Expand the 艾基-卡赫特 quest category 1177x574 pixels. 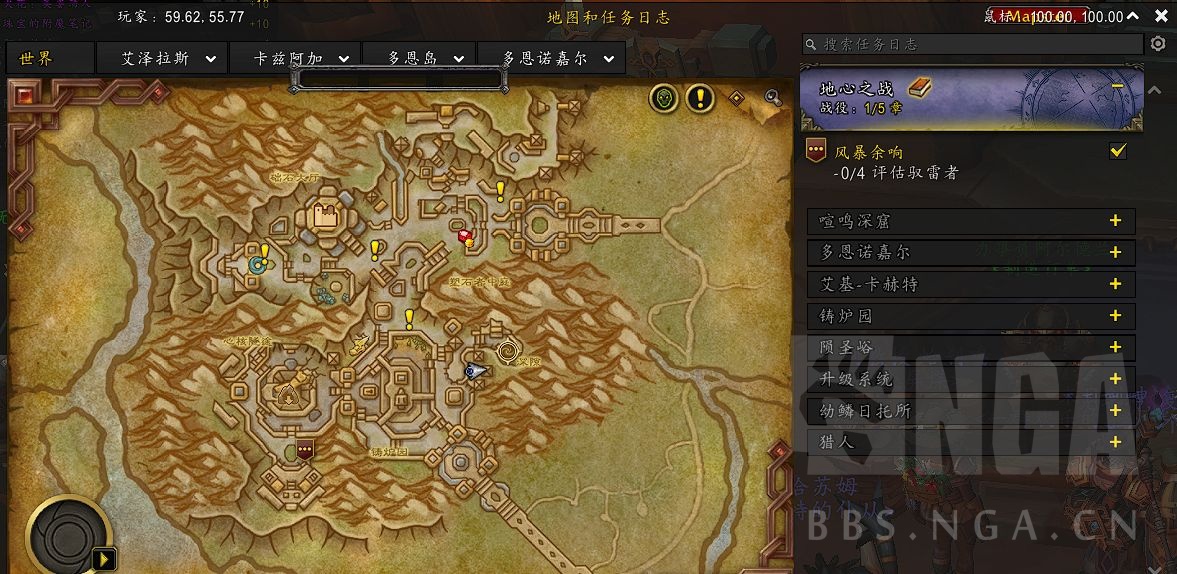1115,284
